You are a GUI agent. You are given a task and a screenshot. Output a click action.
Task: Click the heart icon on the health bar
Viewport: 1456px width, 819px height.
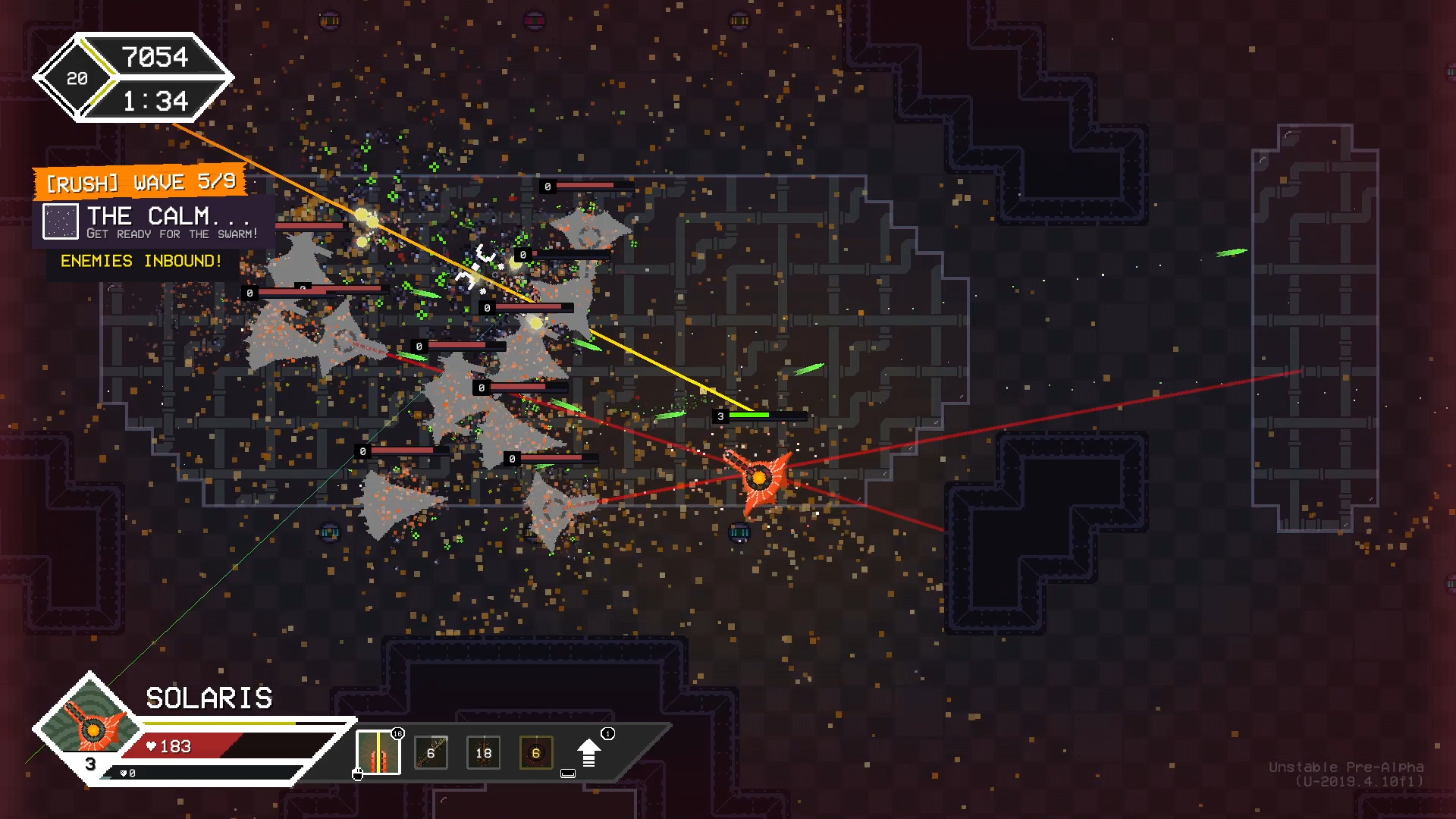click(x=152, y=746)
